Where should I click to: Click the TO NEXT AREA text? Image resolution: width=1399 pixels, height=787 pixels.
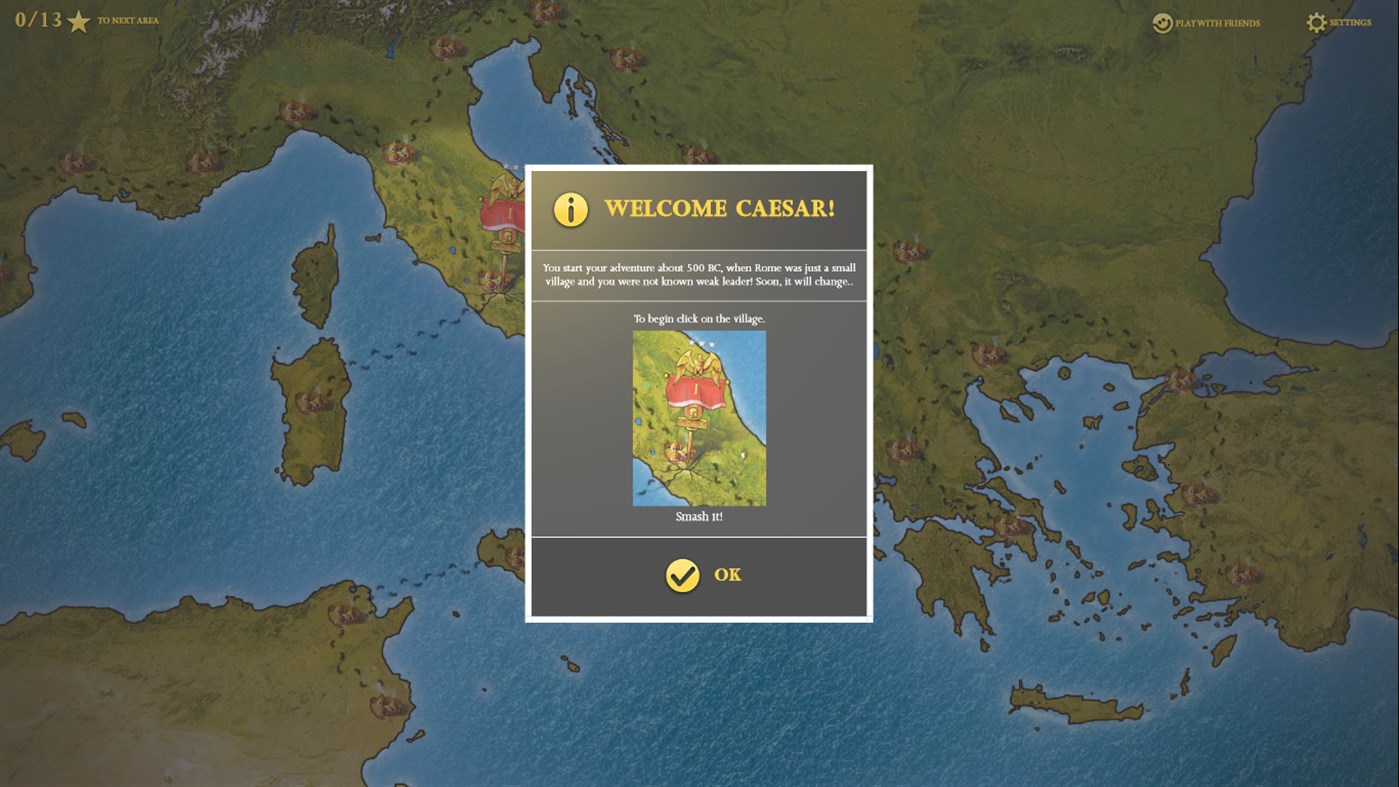click(x=126, y=22)
